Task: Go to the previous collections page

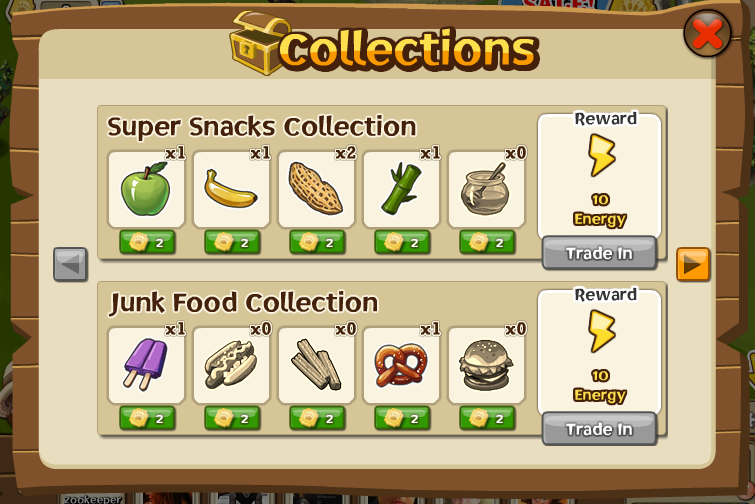Action: pyautogui.click(x=70, y=265)
